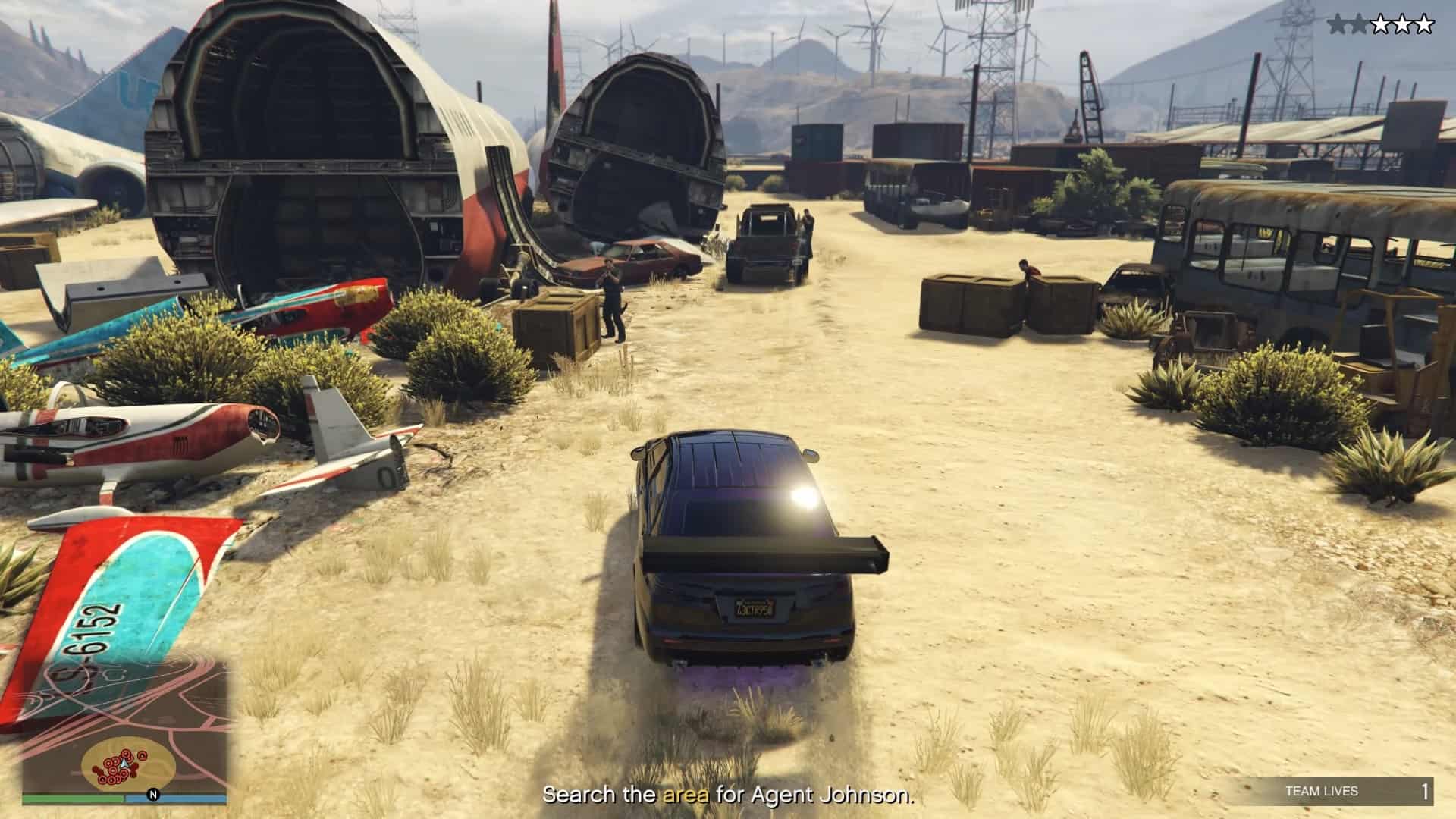This screenshot has height=819, width=1456.
Task: Select the player arrow on the minimap
Action: pos(124,764)
